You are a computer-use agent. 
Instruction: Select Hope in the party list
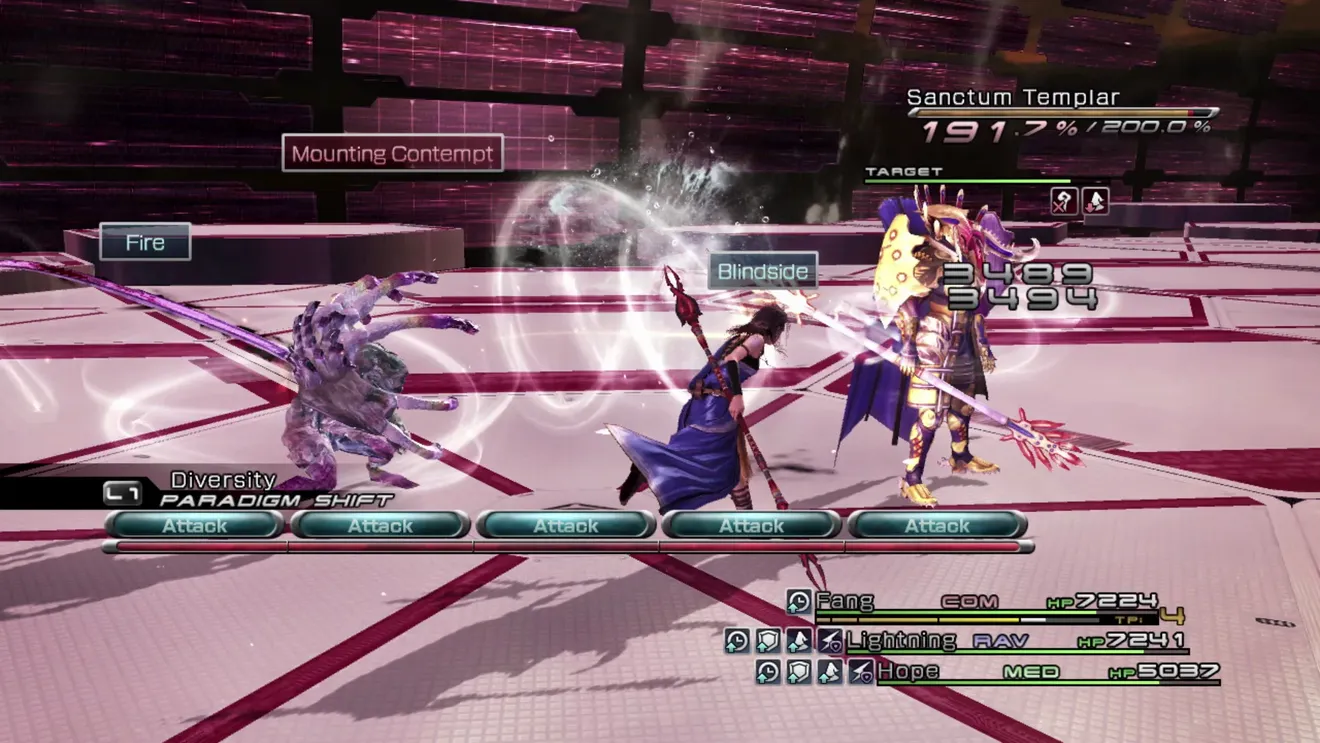pos(908,671)
